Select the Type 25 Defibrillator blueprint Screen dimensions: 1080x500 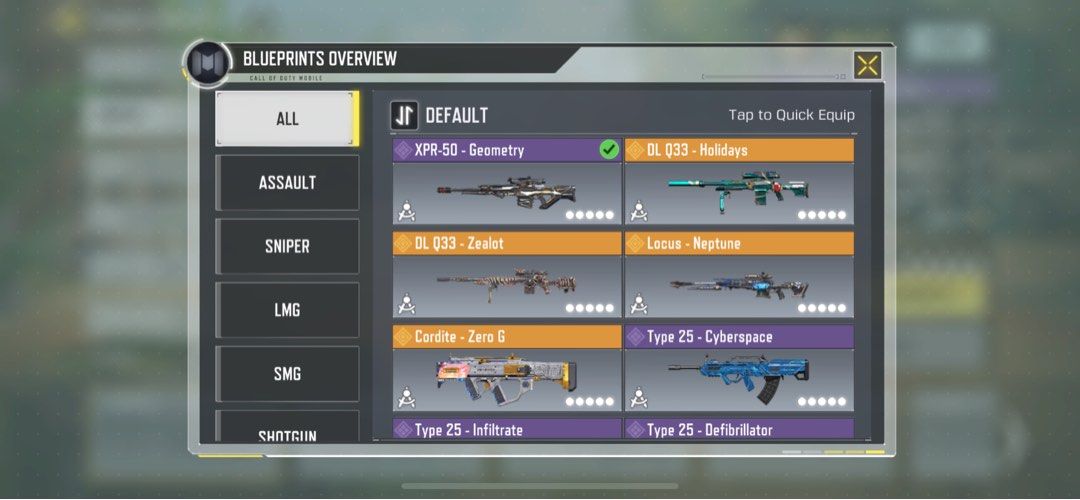(739, 430)
